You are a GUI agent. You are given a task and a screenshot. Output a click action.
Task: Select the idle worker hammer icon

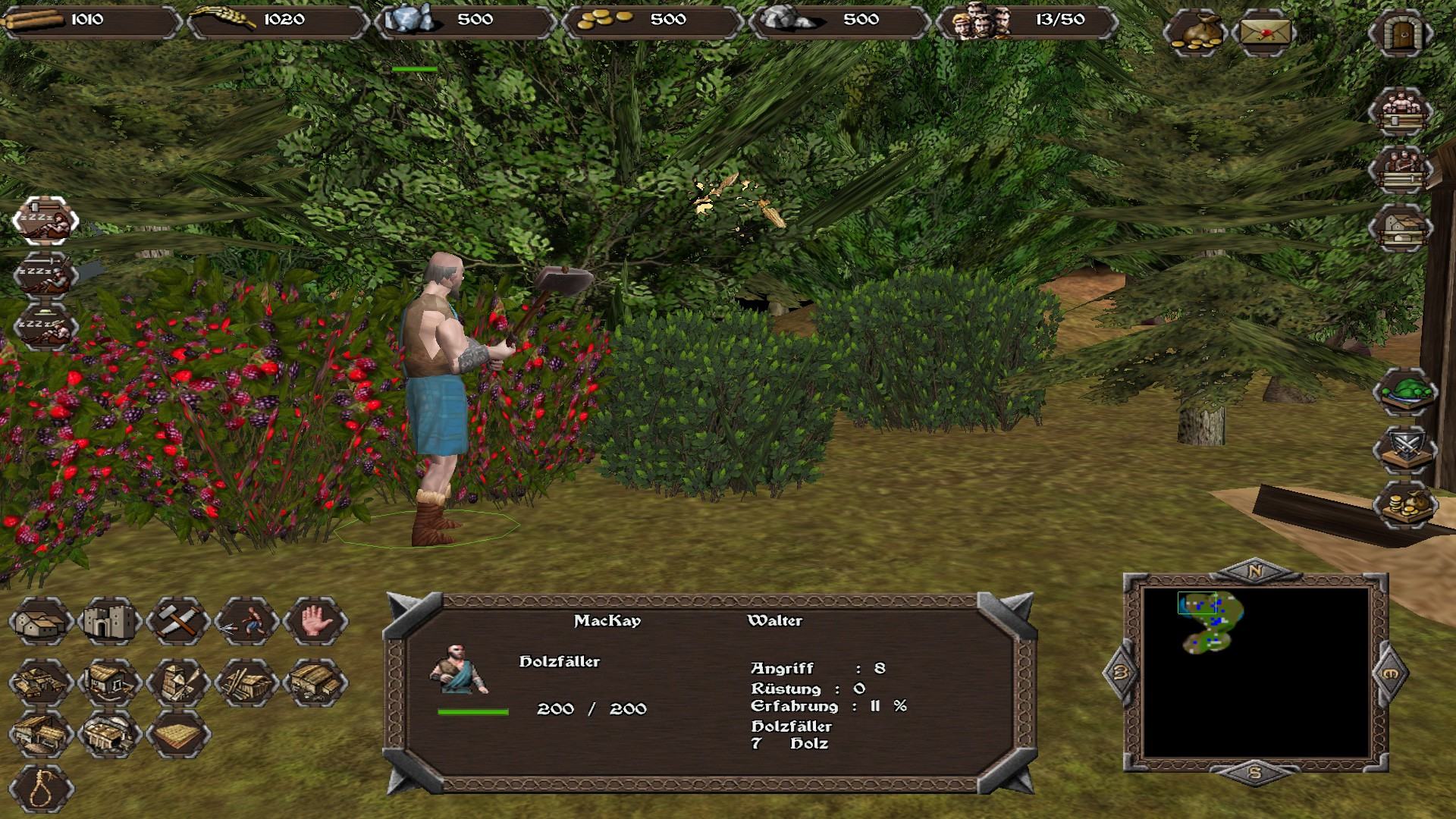click(45, 220)
